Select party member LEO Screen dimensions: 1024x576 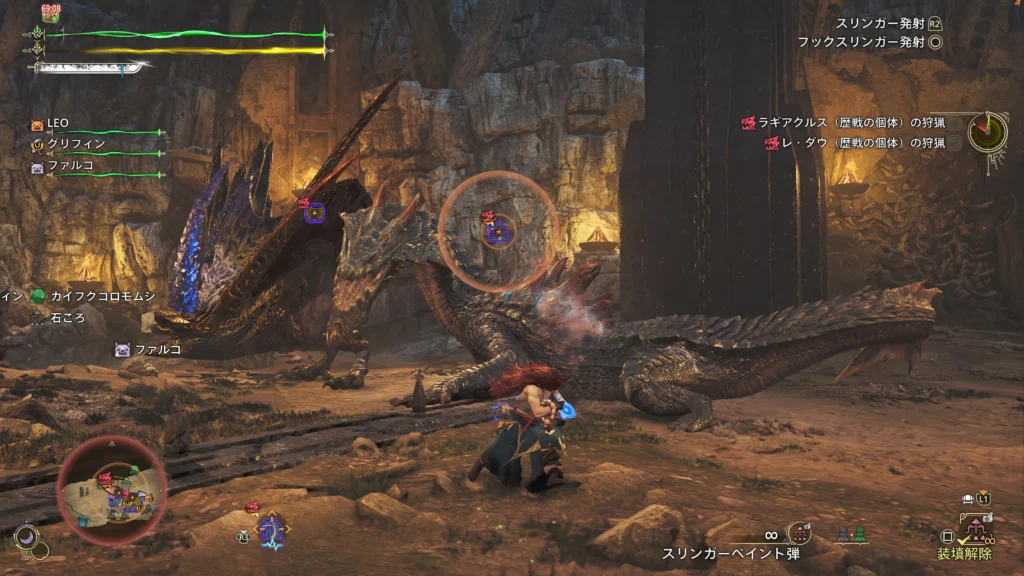point(58,124)
